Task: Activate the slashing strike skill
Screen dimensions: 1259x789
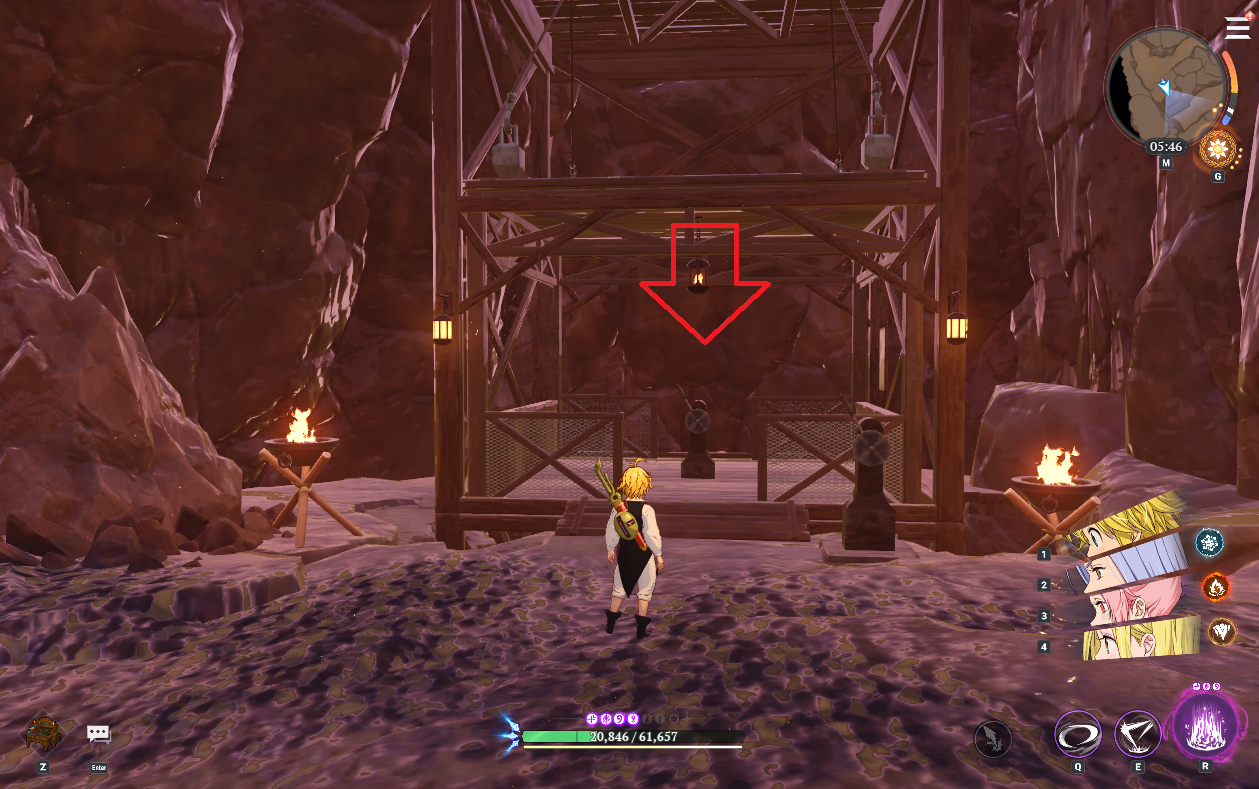Action: click(x=1137, y=735)
